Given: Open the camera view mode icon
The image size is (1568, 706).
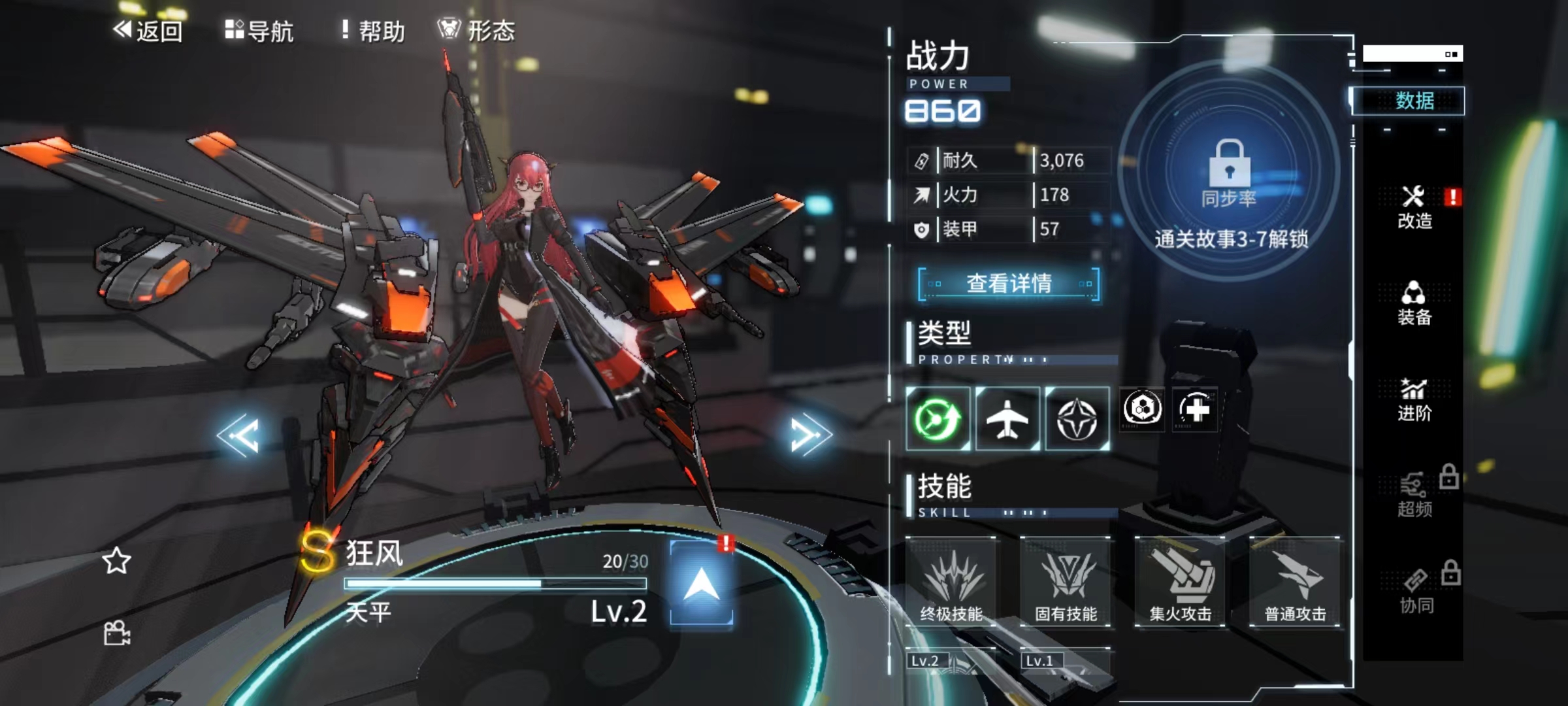Looking at the screenshot, I should pos(117,633).
